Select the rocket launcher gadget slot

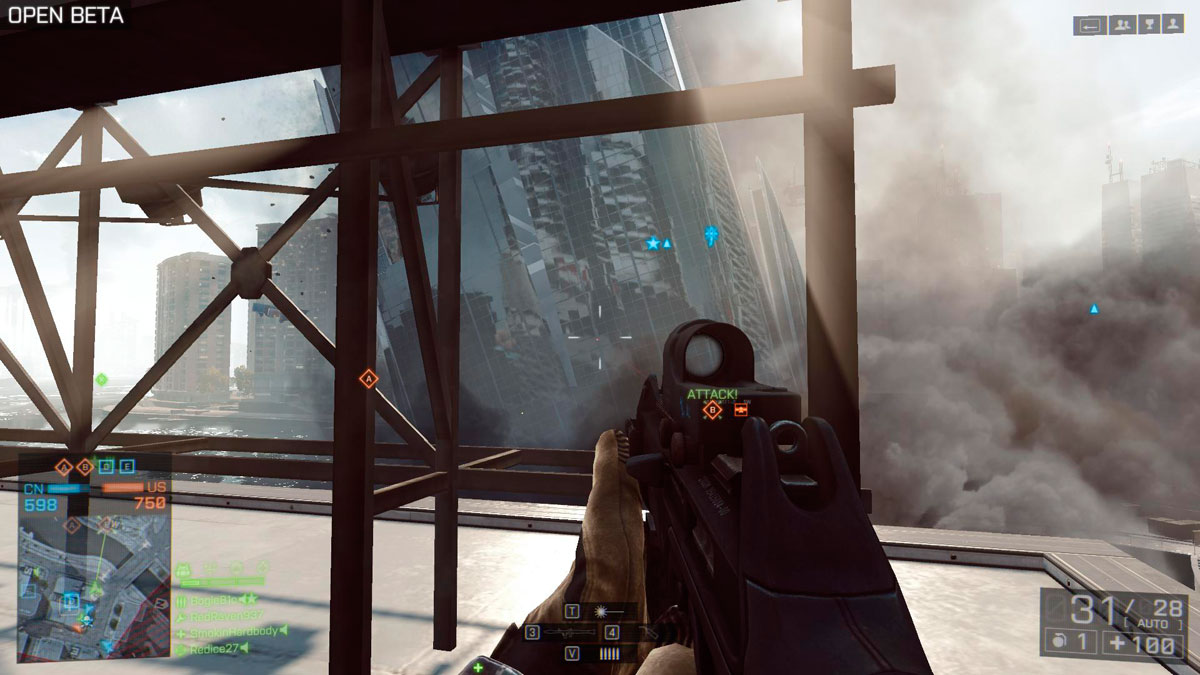(570, 632)
